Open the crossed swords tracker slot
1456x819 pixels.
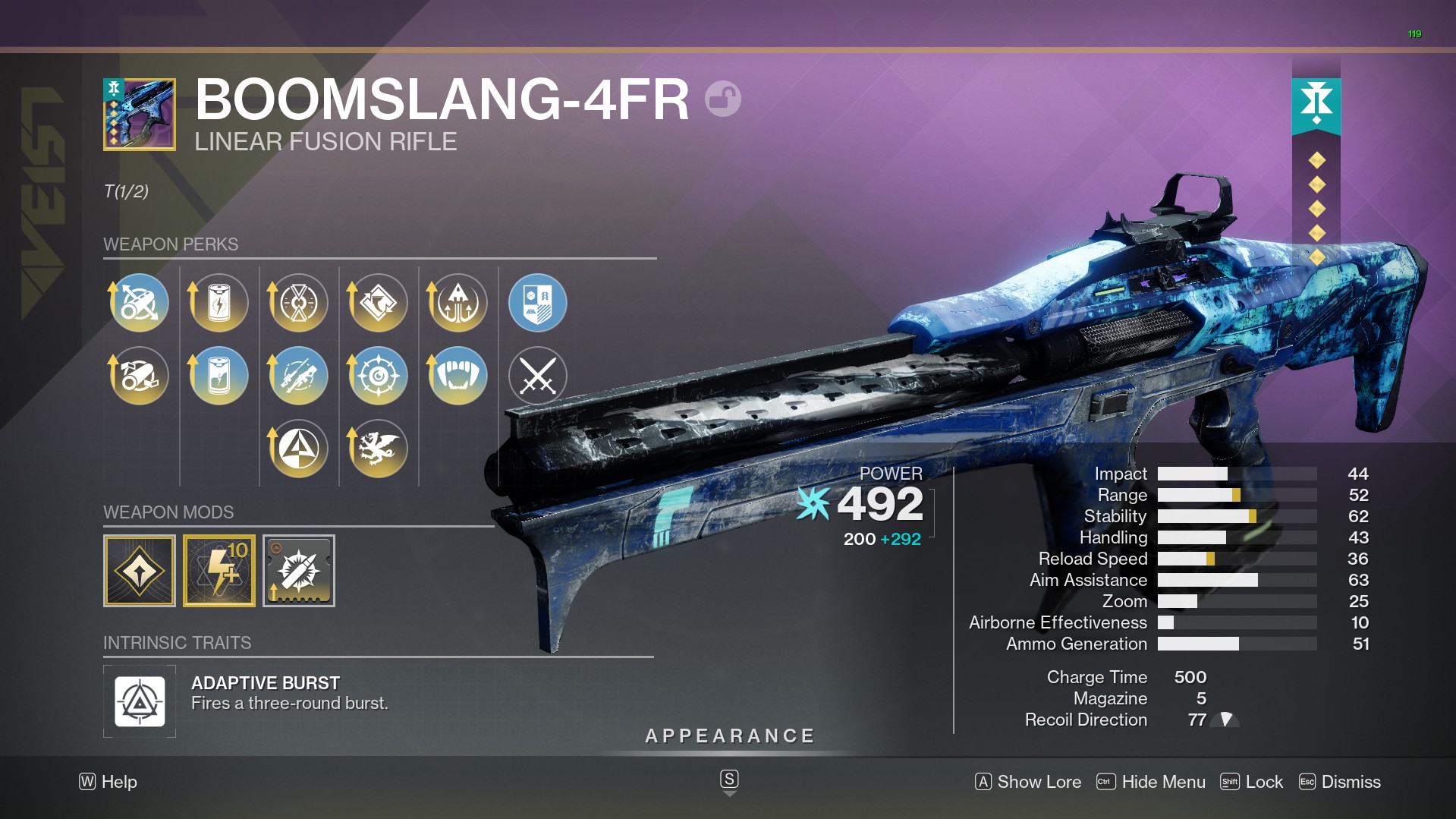[537, 376]
